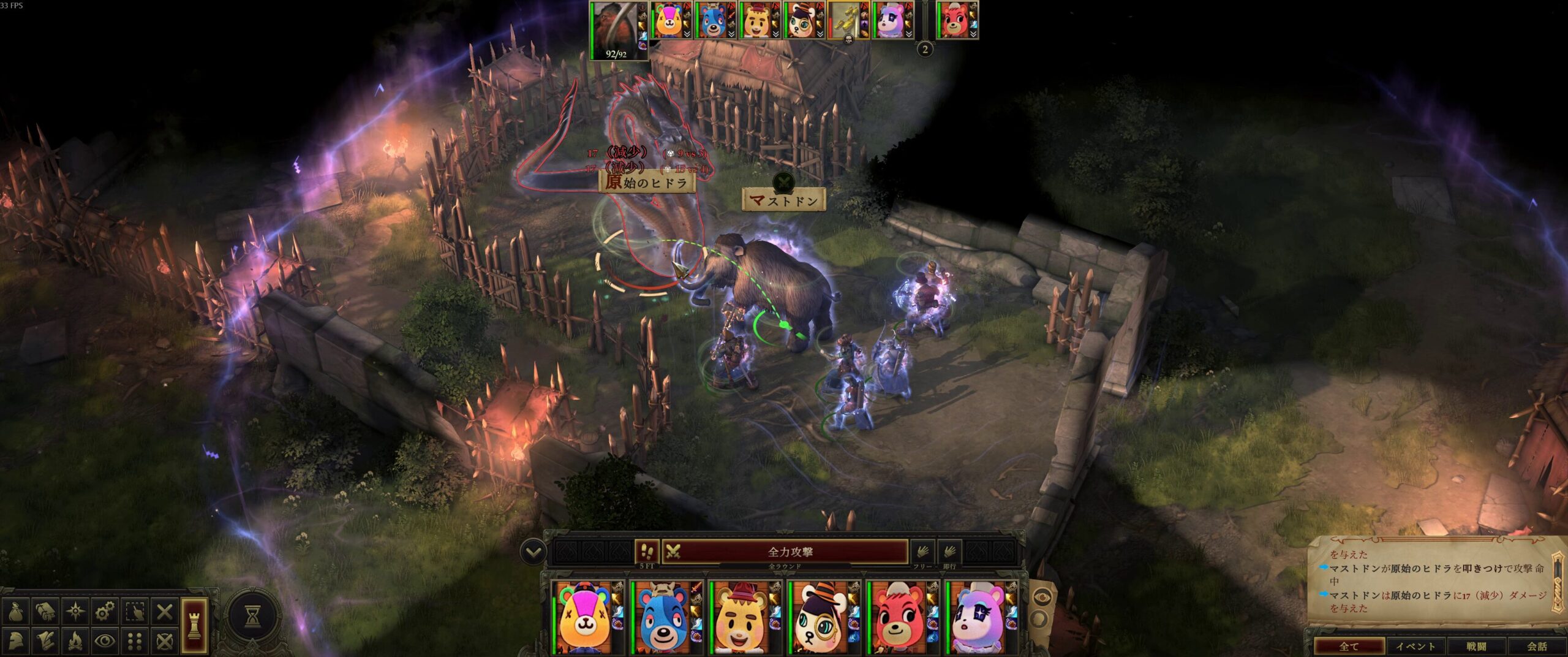Viewport: 1568px width, 657px height.
Task: Start camp with the campfire icon
Action: click(75, 641)
